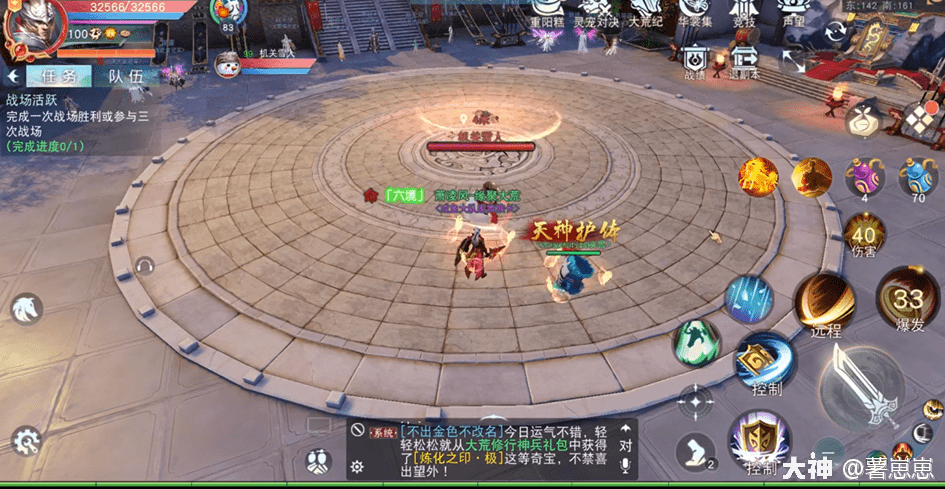Switch to the 队伍 team tab

point(125,76)
